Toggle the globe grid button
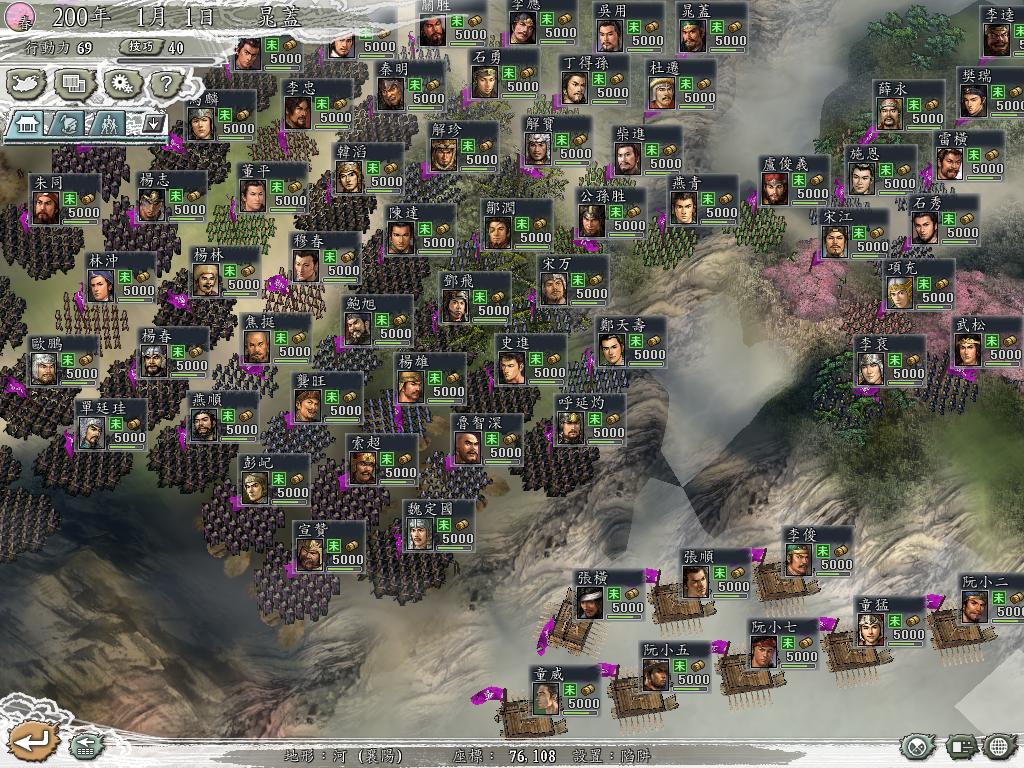Image resolution: width=1024 pixels, height=768 pixels. (999, 746)
